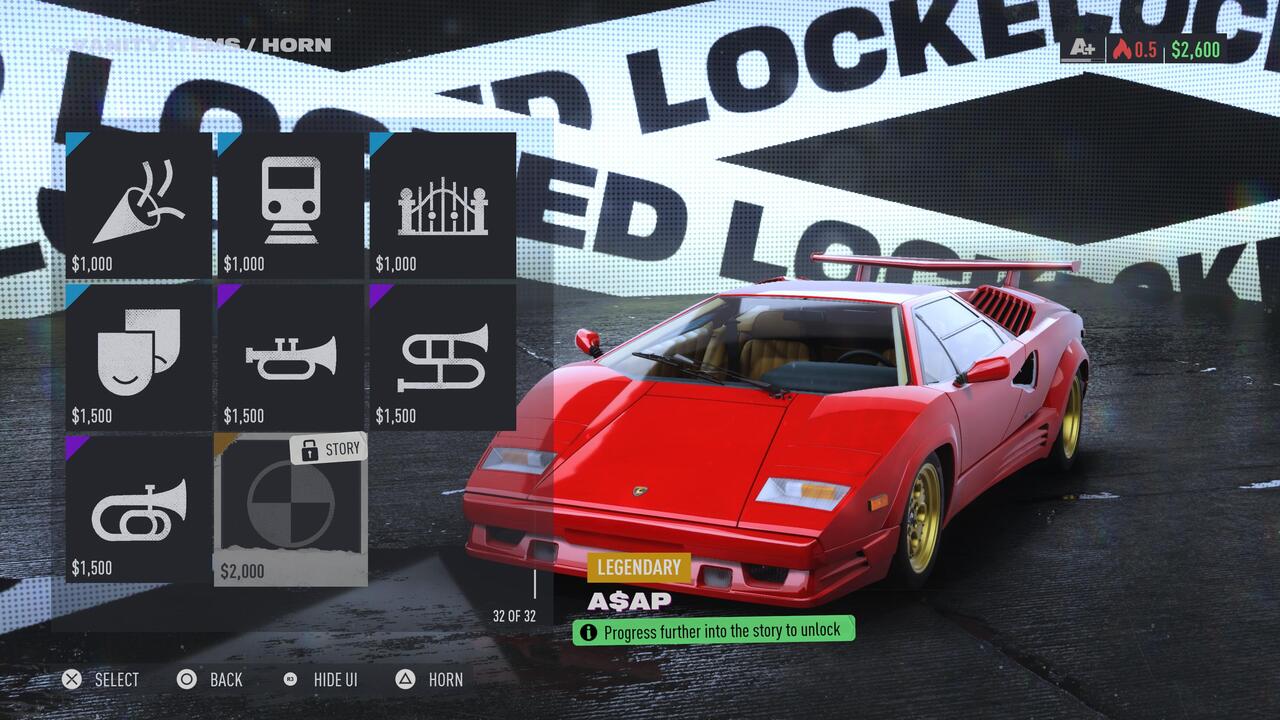The image size is (1280, 720).
Task: Choose the gate-themed horn
Action: (x=444, y=200)
